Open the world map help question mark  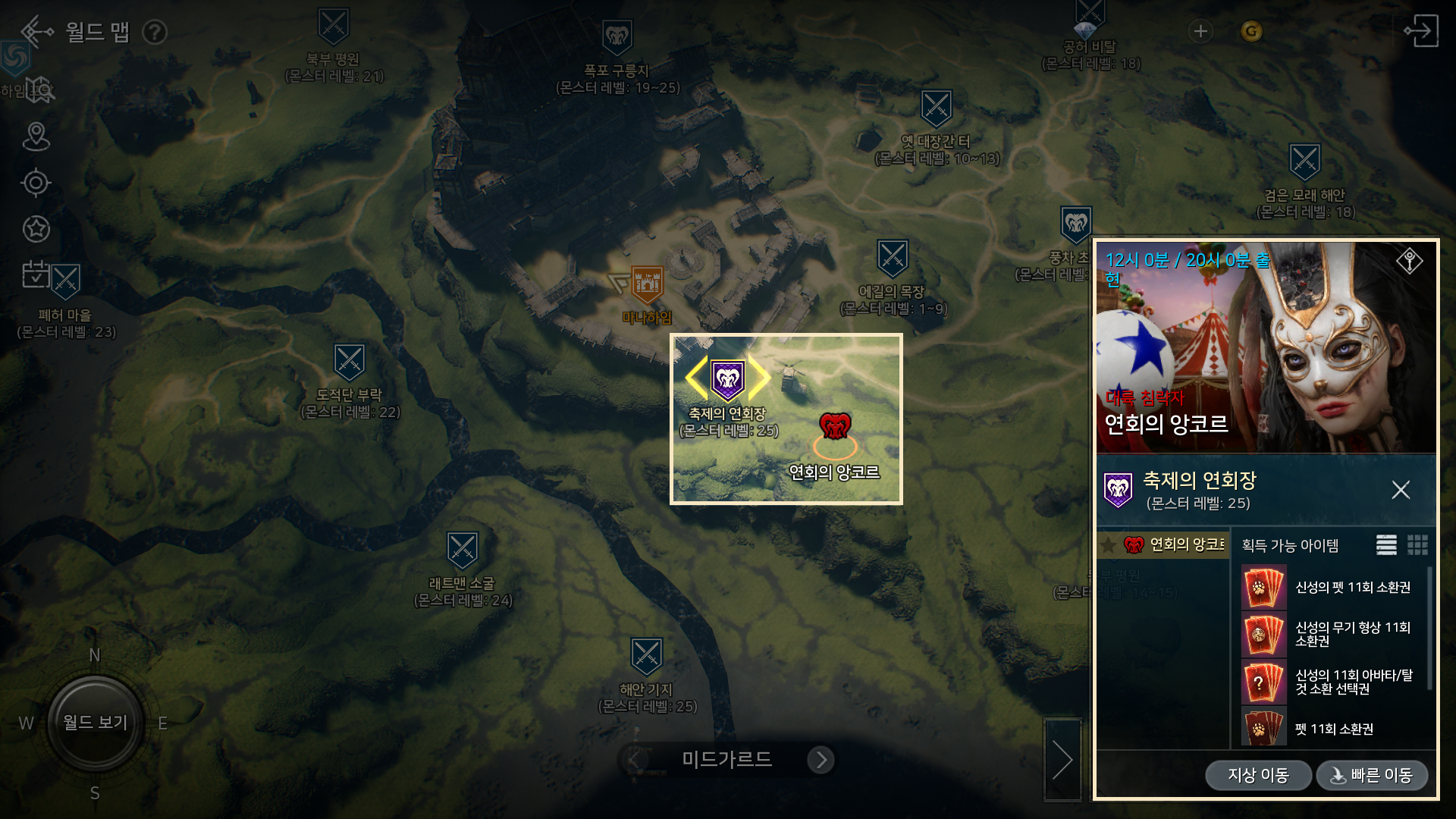tap(155, 33)
